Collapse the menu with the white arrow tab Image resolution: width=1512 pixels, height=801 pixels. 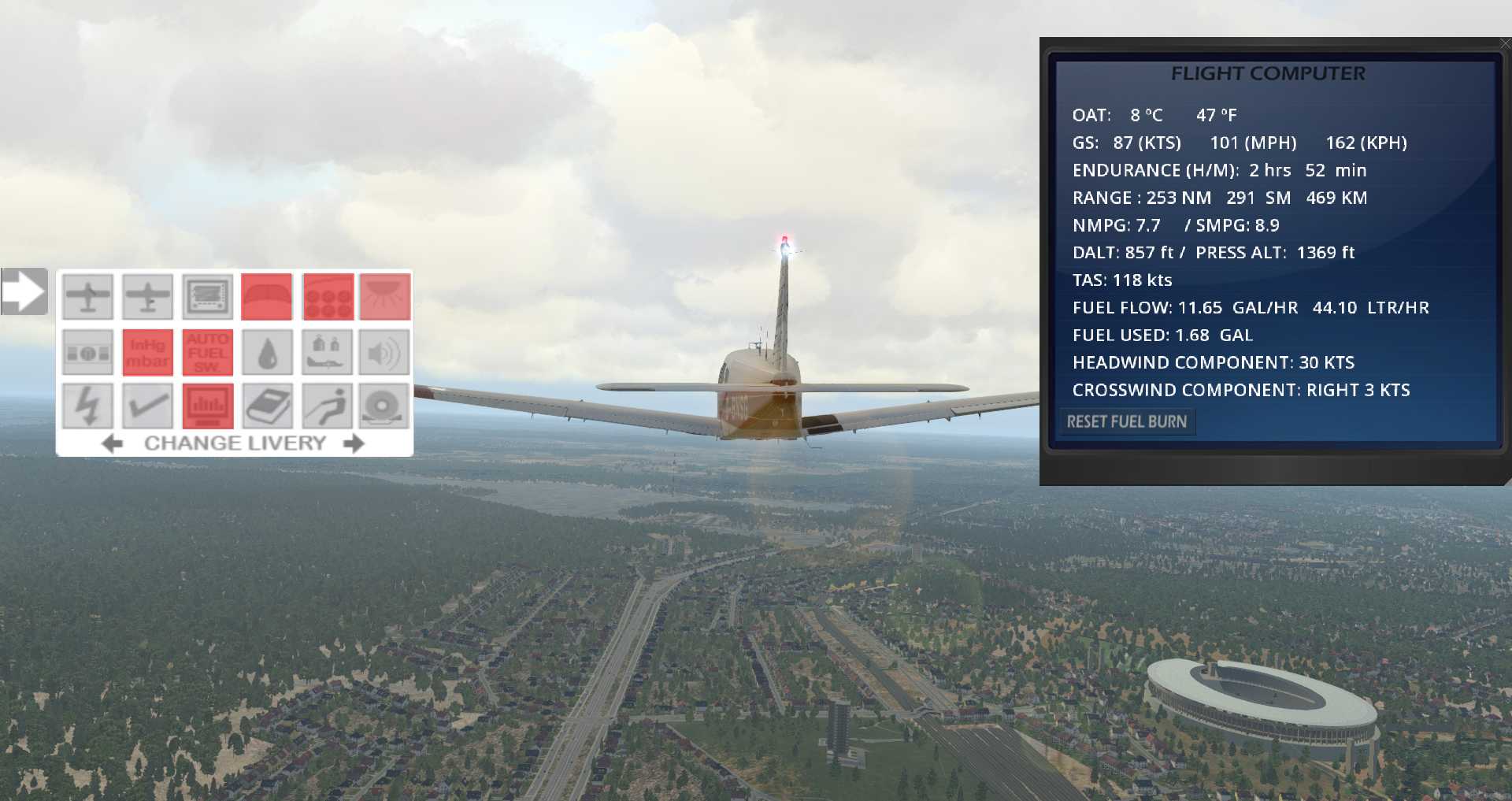24,291
